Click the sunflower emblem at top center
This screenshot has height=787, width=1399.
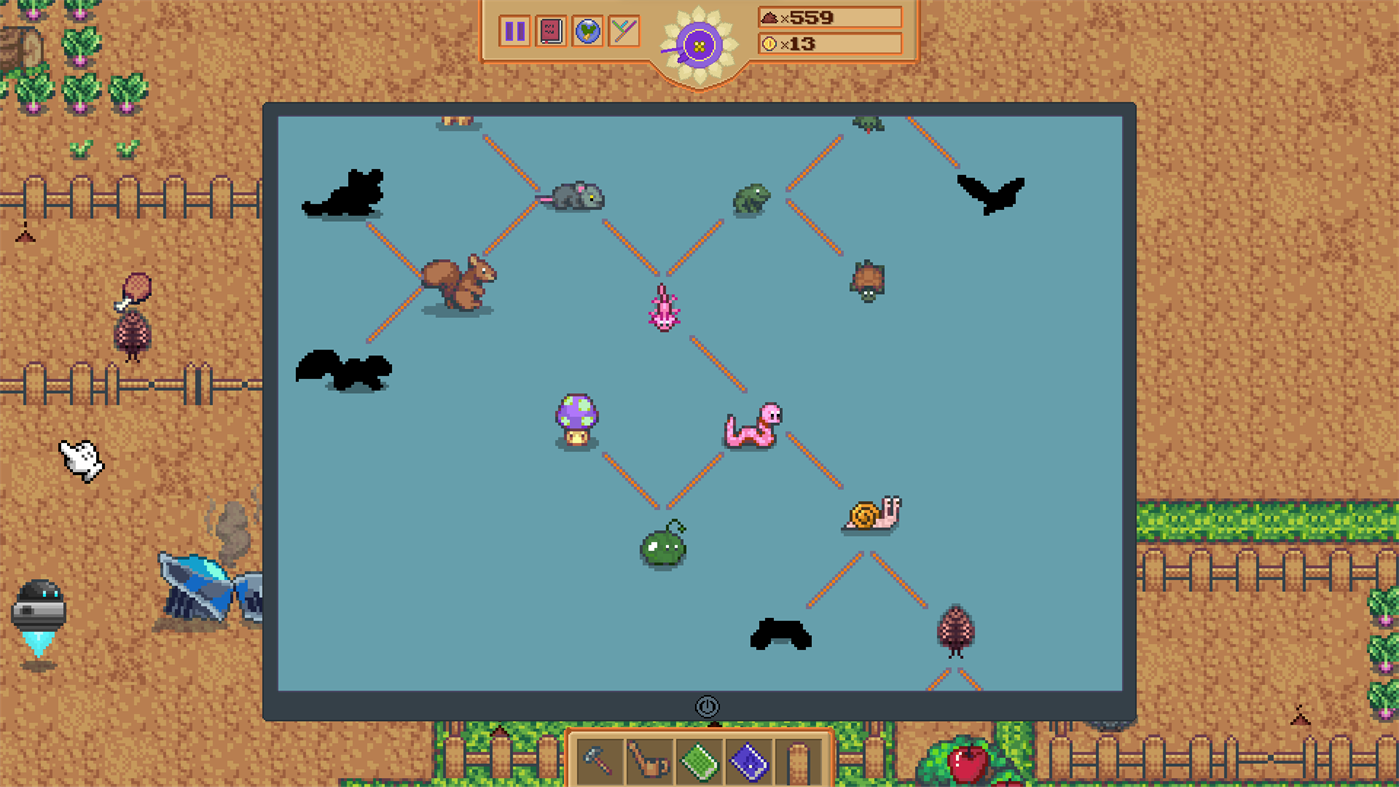(700, 43)
